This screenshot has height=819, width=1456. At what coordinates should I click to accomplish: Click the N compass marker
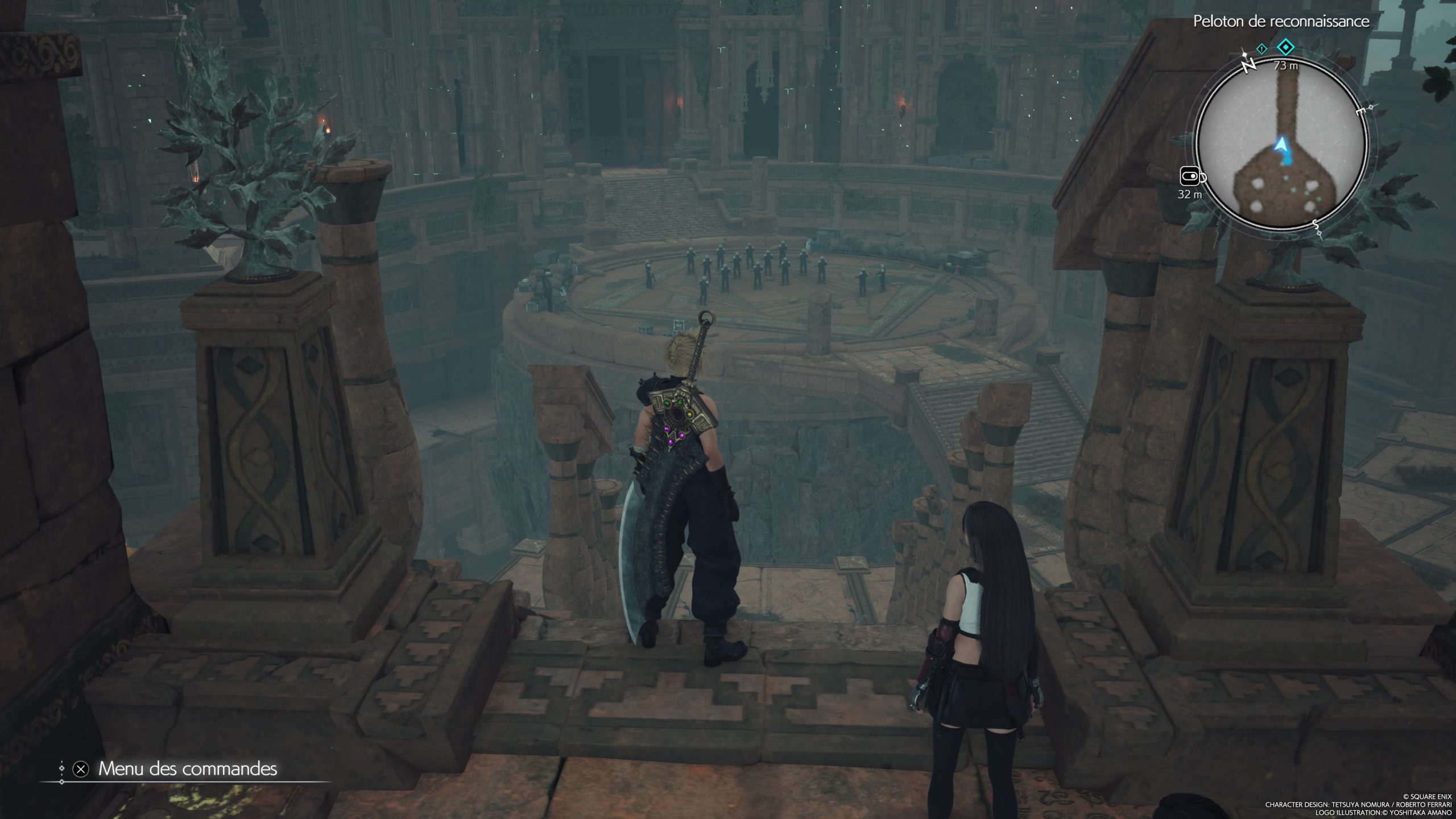(1248, 66)
